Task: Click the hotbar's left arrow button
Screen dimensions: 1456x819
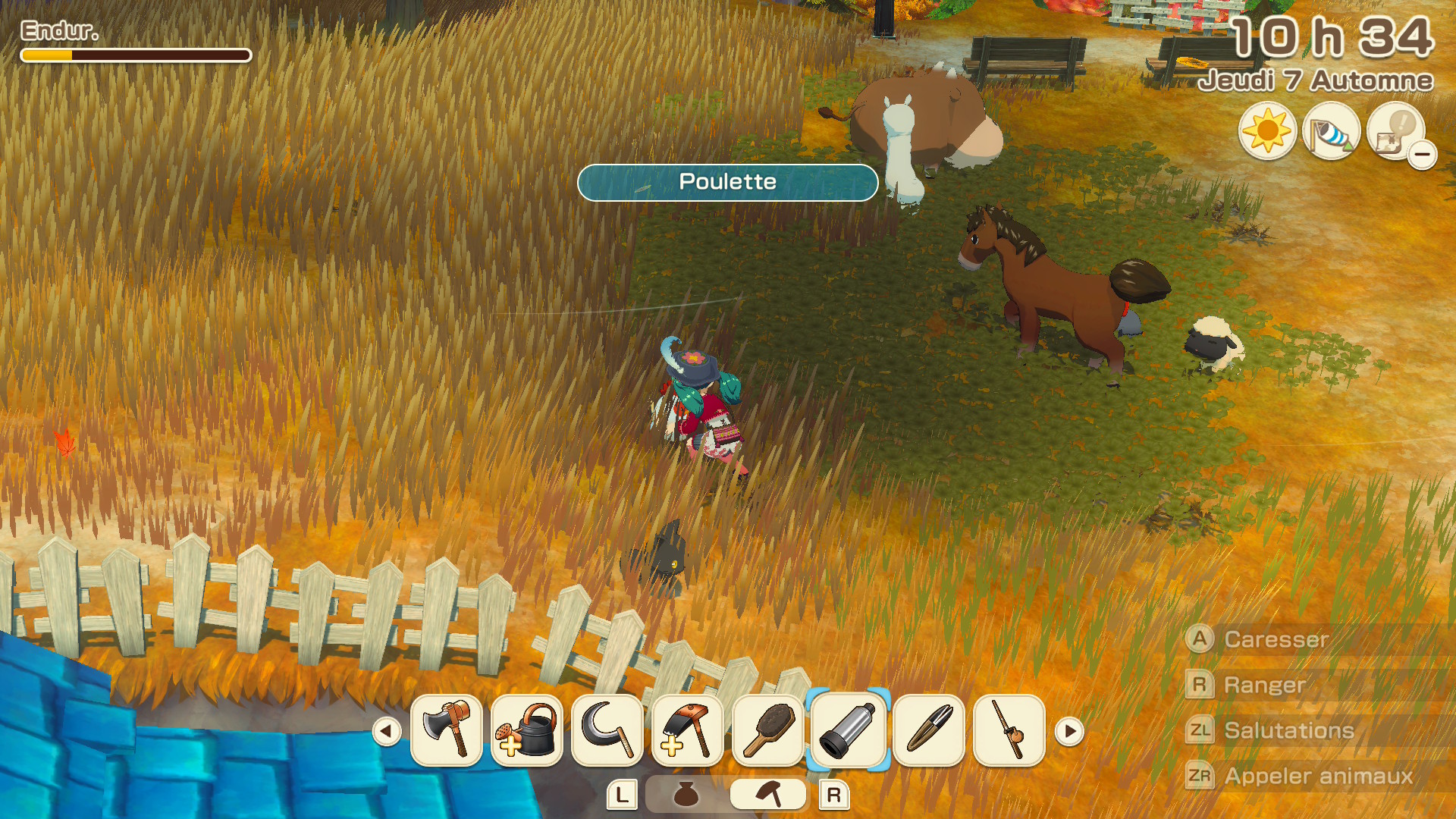Action: 387,732
